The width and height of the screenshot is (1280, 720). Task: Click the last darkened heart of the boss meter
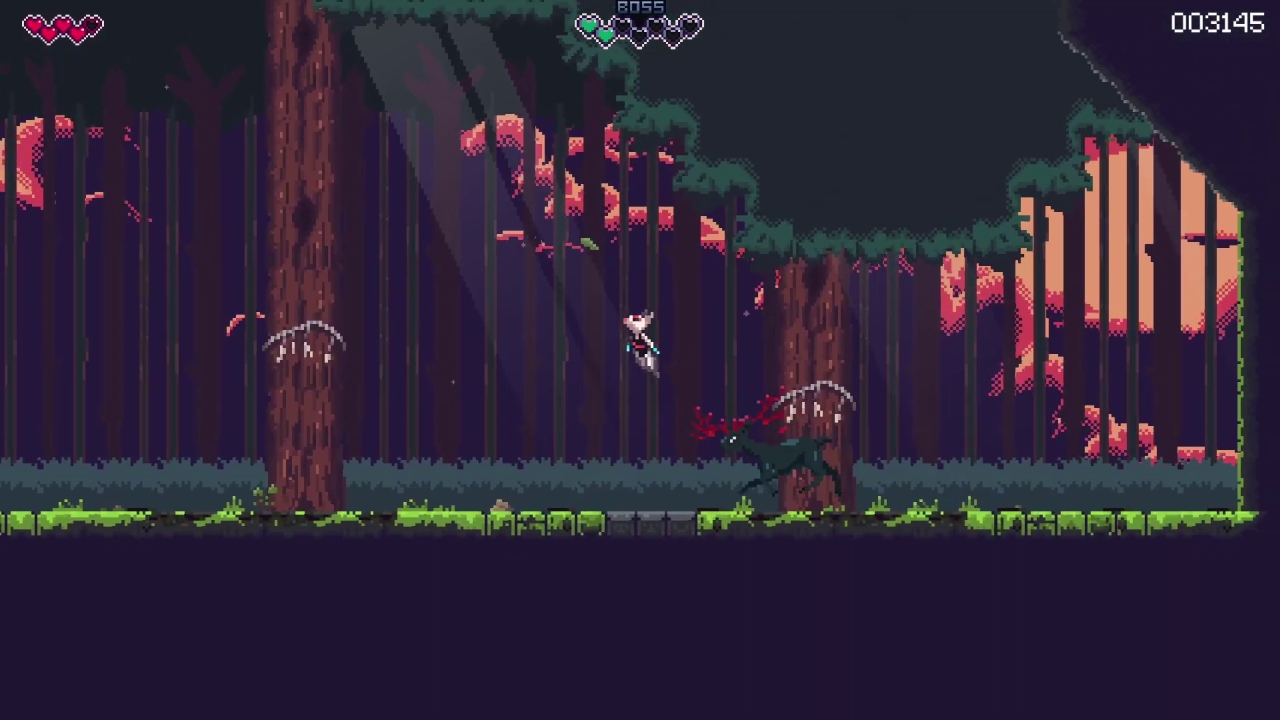click(688, 25)
